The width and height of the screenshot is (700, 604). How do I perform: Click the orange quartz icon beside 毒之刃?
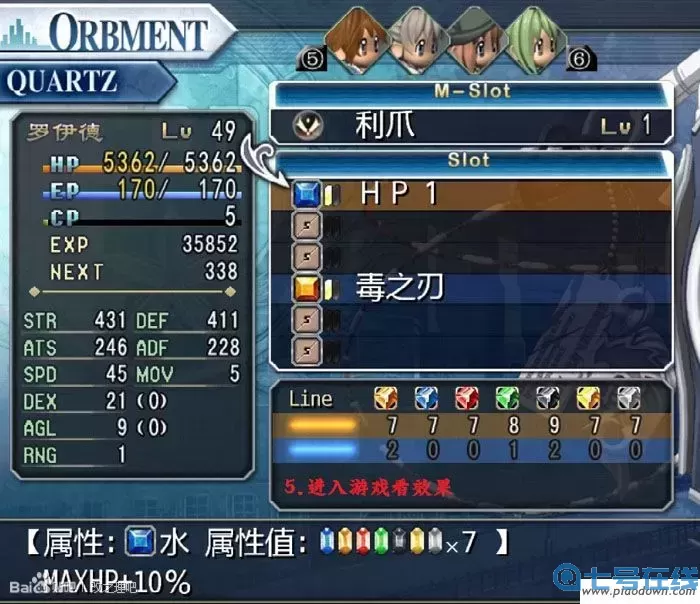[x=306, y=289]
